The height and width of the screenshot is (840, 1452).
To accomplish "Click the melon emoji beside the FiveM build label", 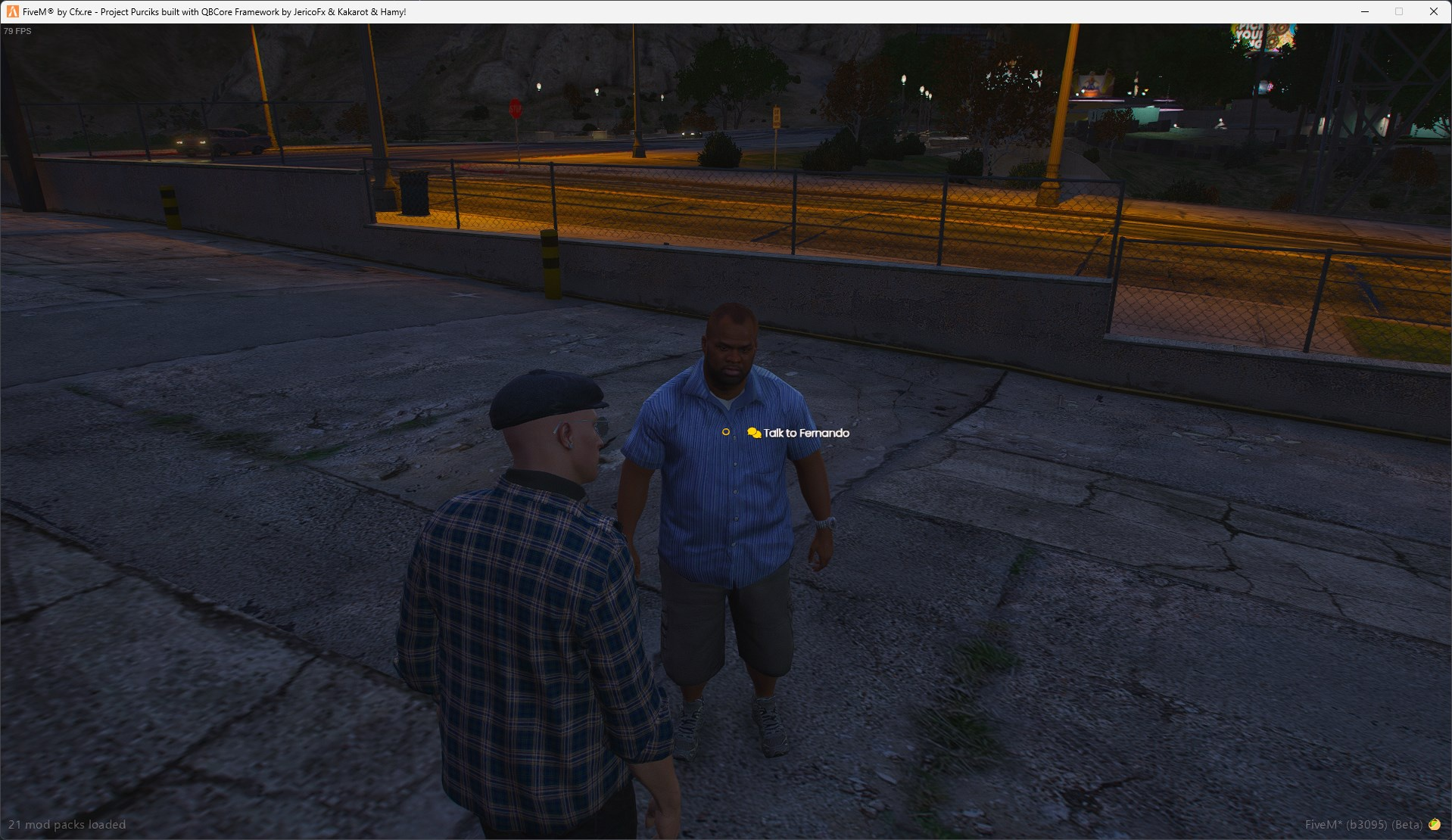I will tap(1435, 824).
